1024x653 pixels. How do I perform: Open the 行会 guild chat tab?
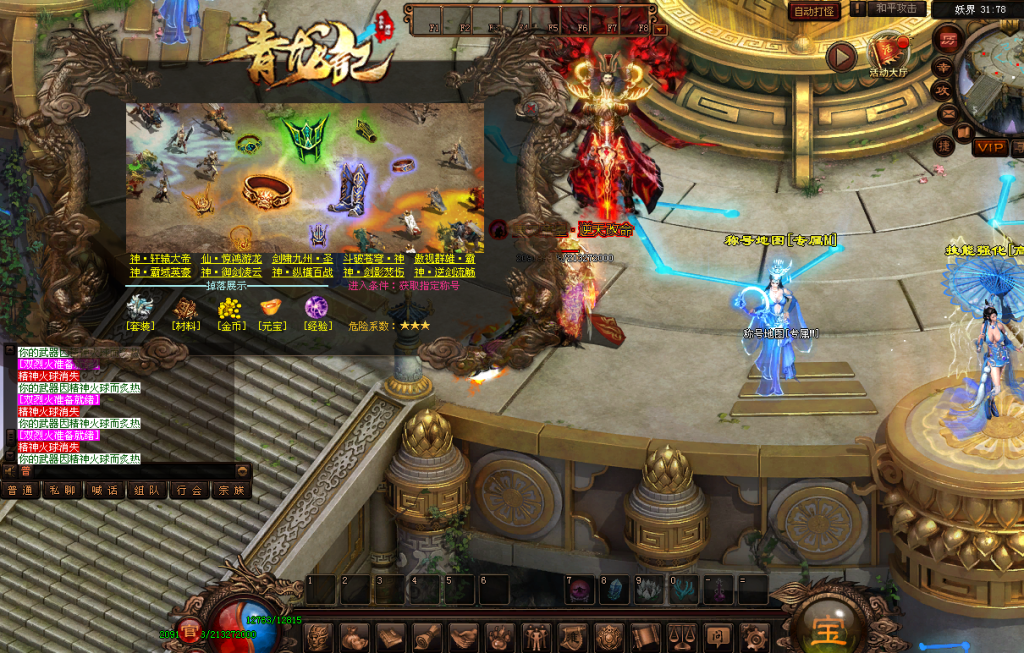(x=189, y=491)
